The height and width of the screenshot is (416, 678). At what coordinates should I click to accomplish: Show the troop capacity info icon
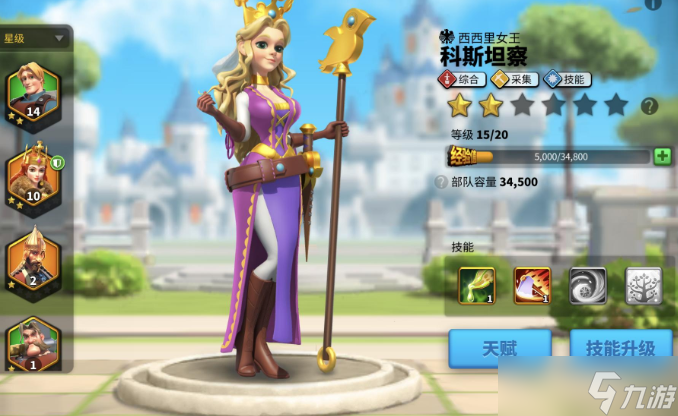(x=442, y=183)
